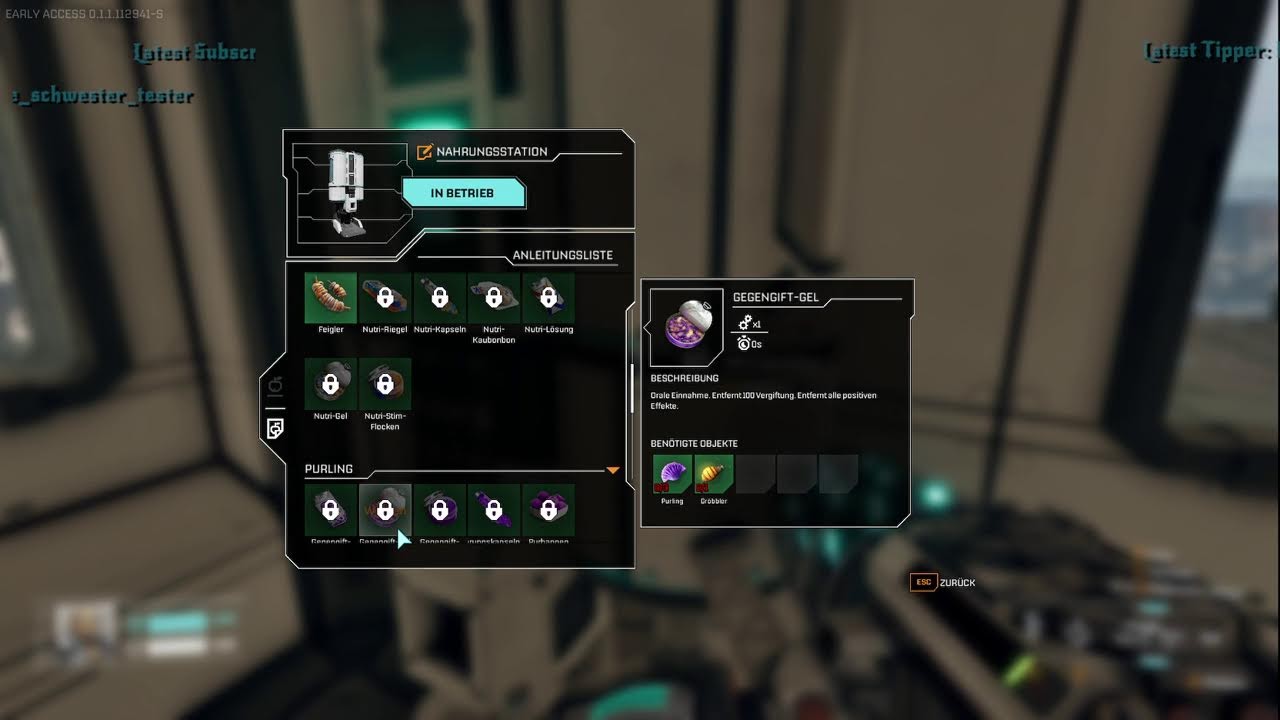Select the Grobbler ingredient slot
1280x720 pixels.
(713, 474)
